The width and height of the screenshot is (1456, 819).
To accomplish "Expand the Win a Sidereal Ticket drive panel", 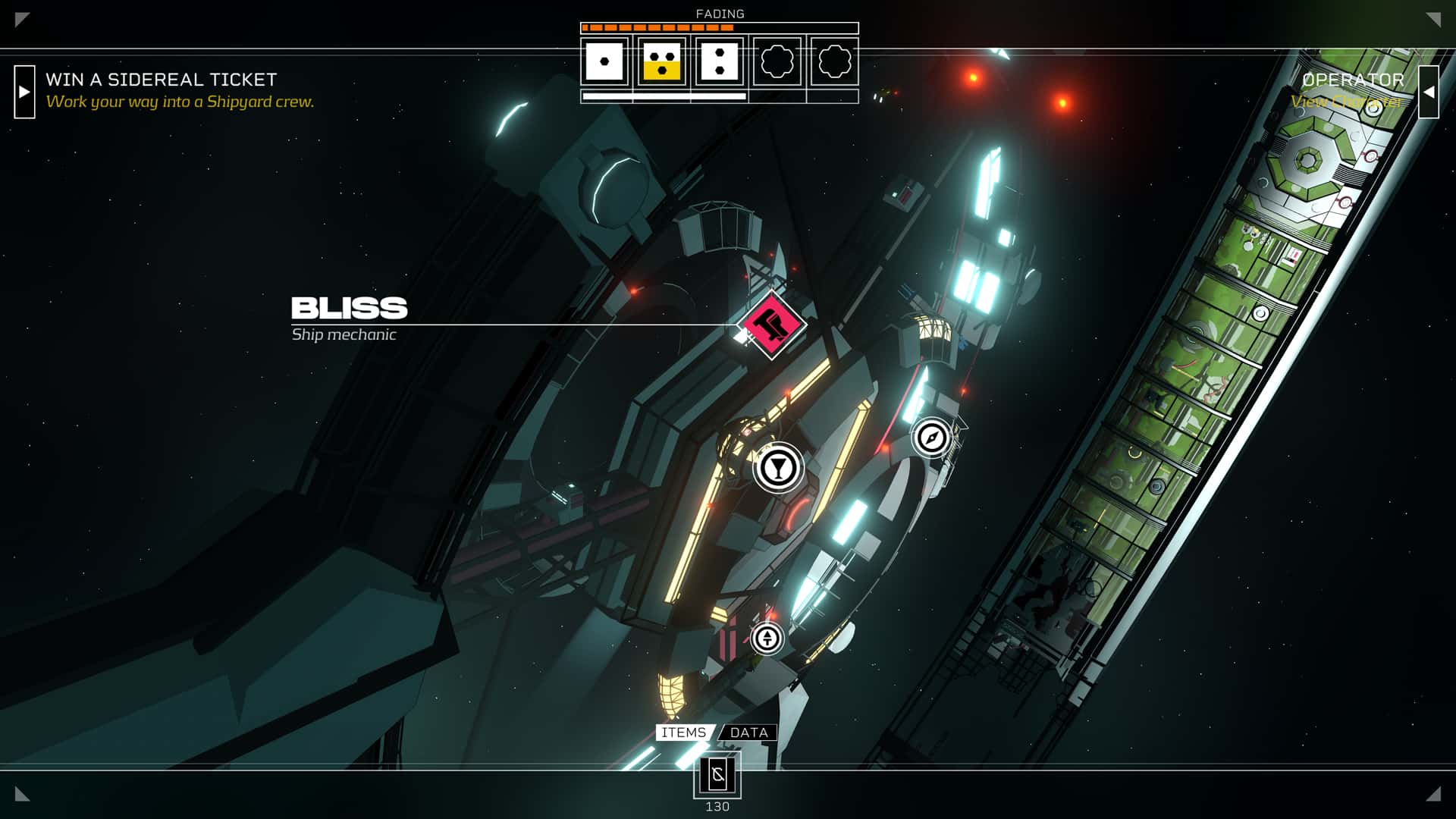I will 25,93.
